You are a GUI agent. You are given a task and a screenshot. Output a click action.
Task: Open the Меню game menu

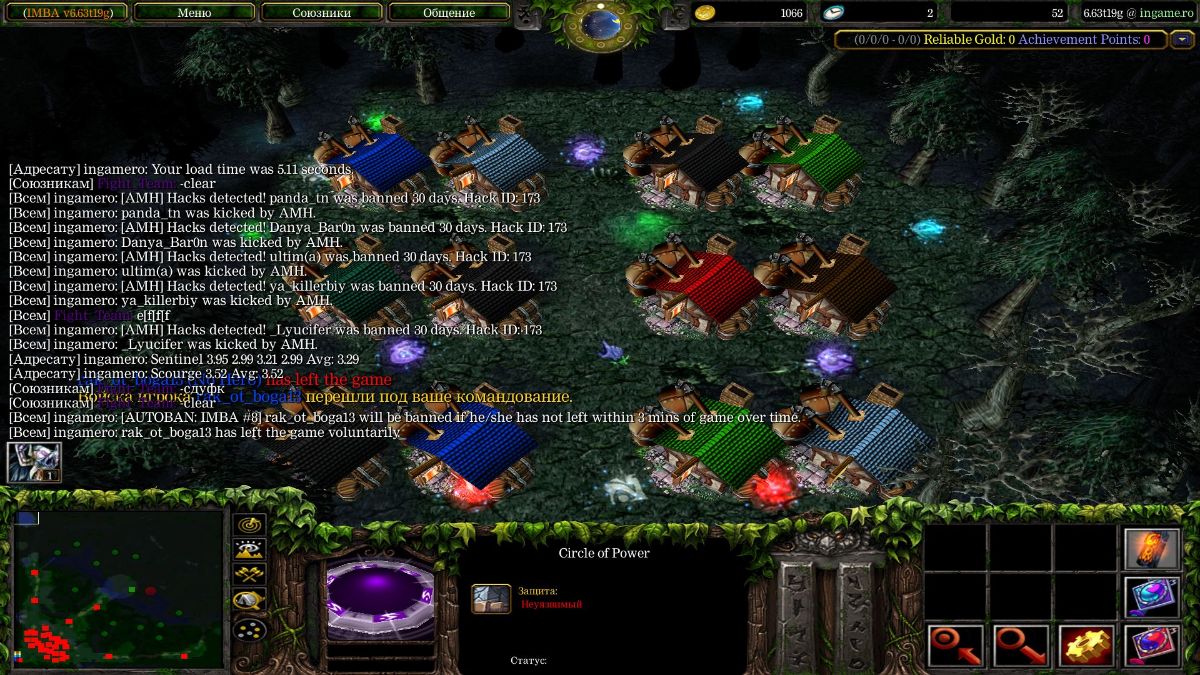[x=194, y=13]
